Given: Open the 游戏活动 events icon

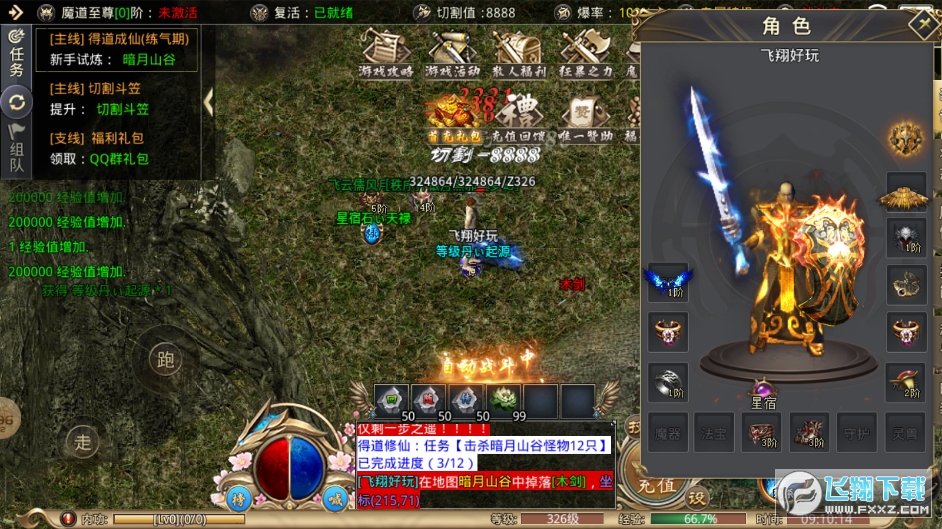Looking at the screenshot, I should 452,54.
